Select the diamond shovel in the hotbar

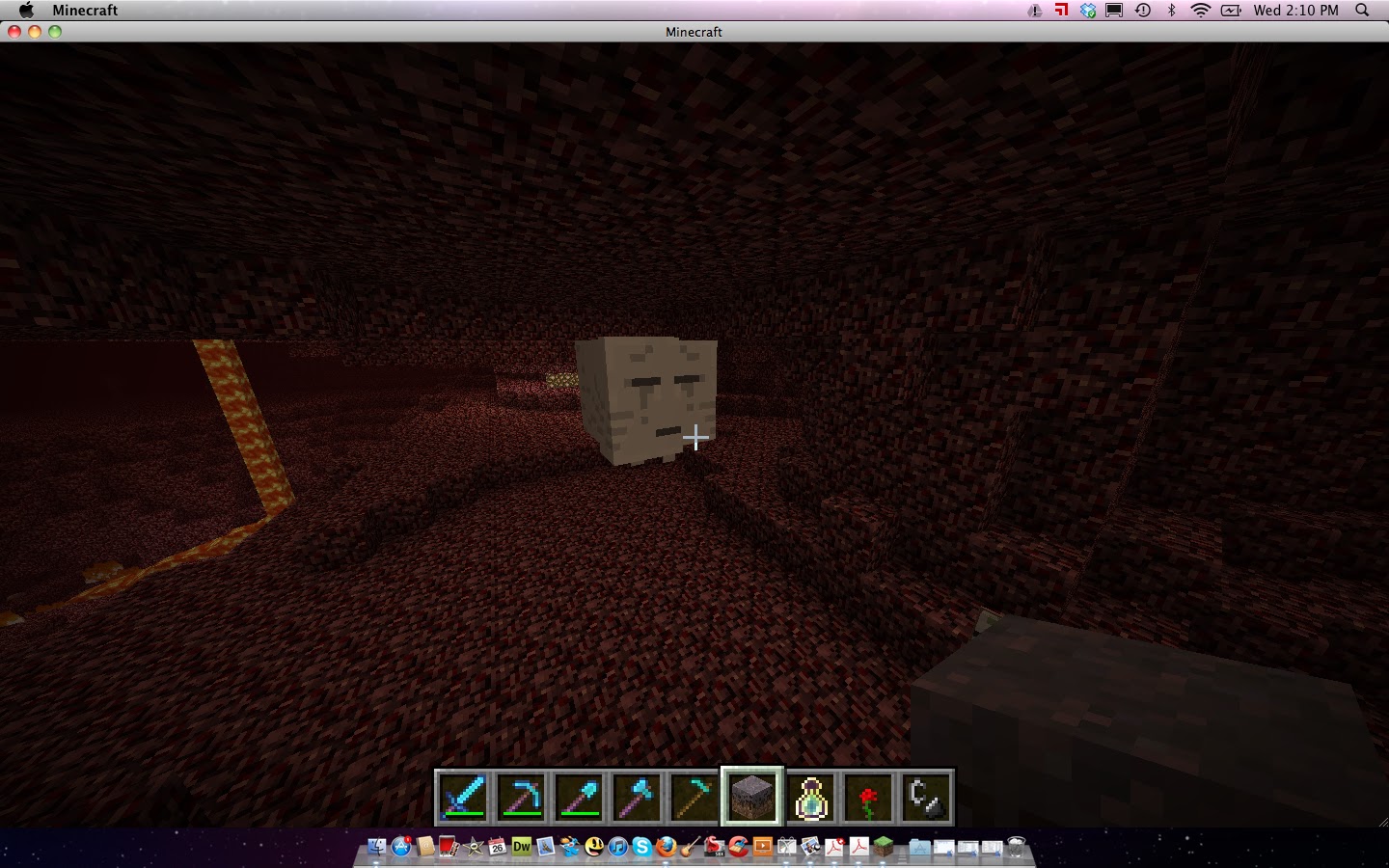pyautogui.click(x=580, y=796)
